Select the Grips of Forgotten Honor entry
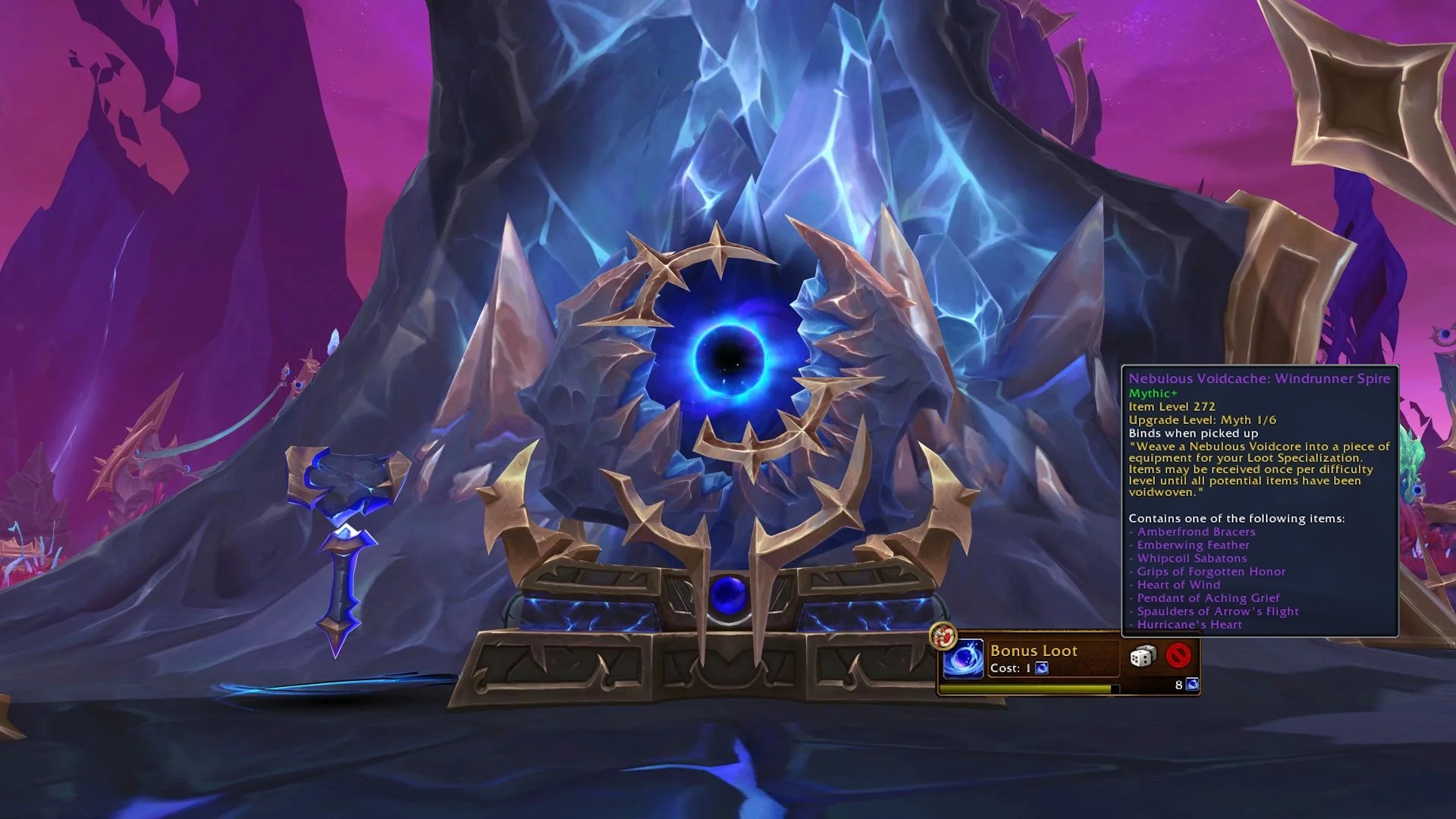 point(1210,571)
